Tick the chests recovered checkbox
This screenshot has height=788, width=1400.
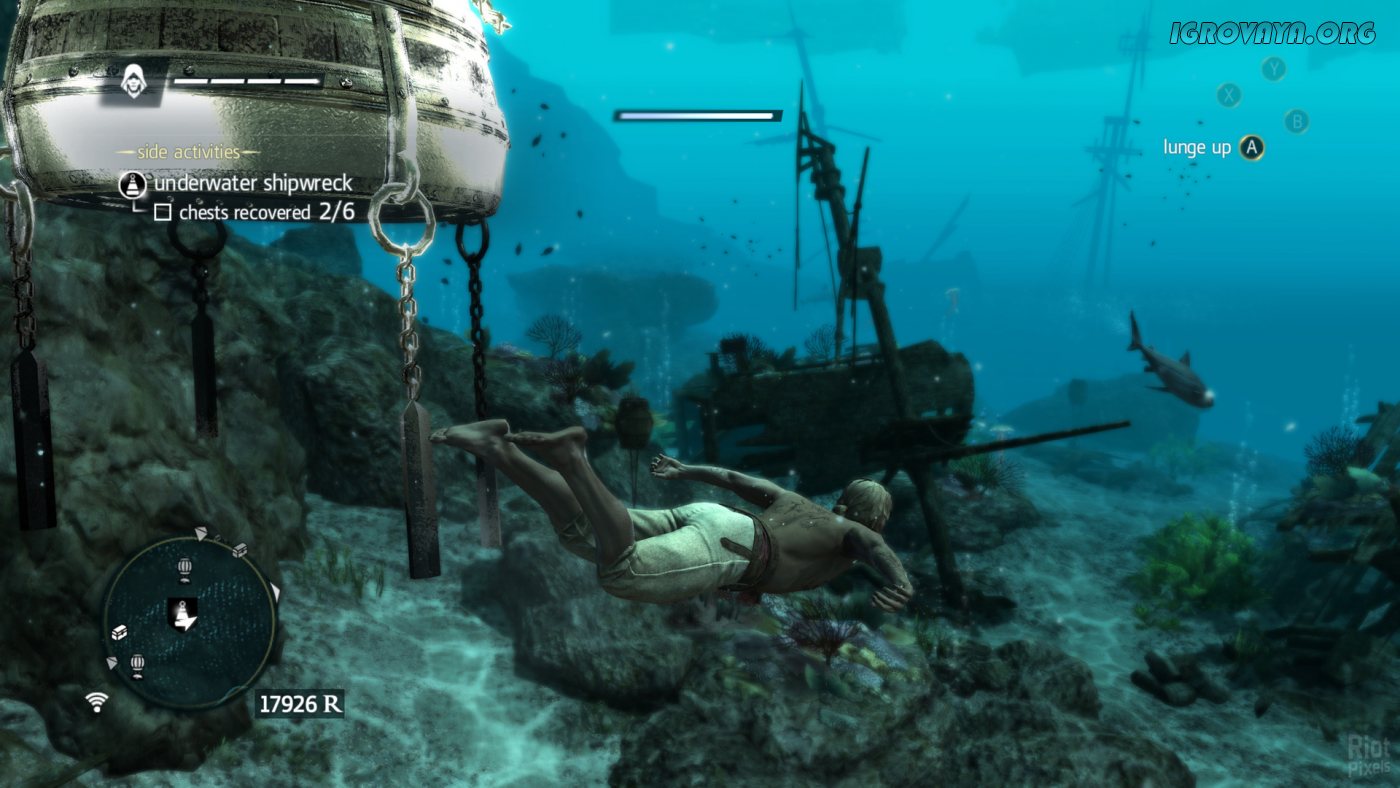162,212
